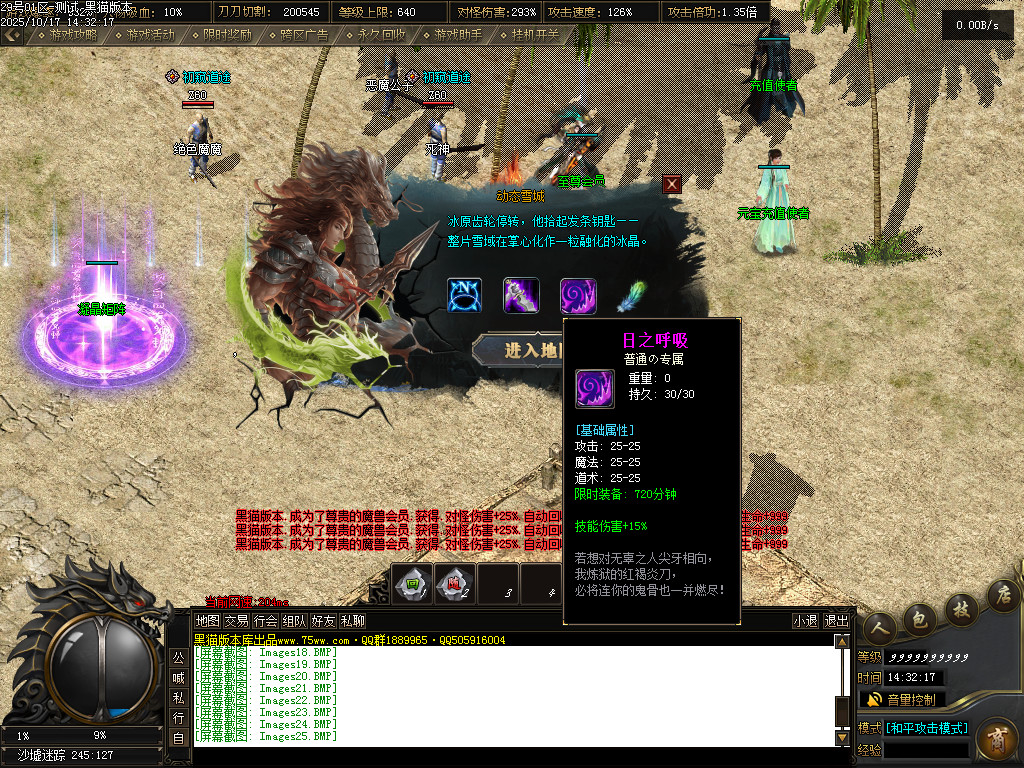Select the blue compass reward icon
The height and width of the screenshot is (768, 1024).
[465, 296]
